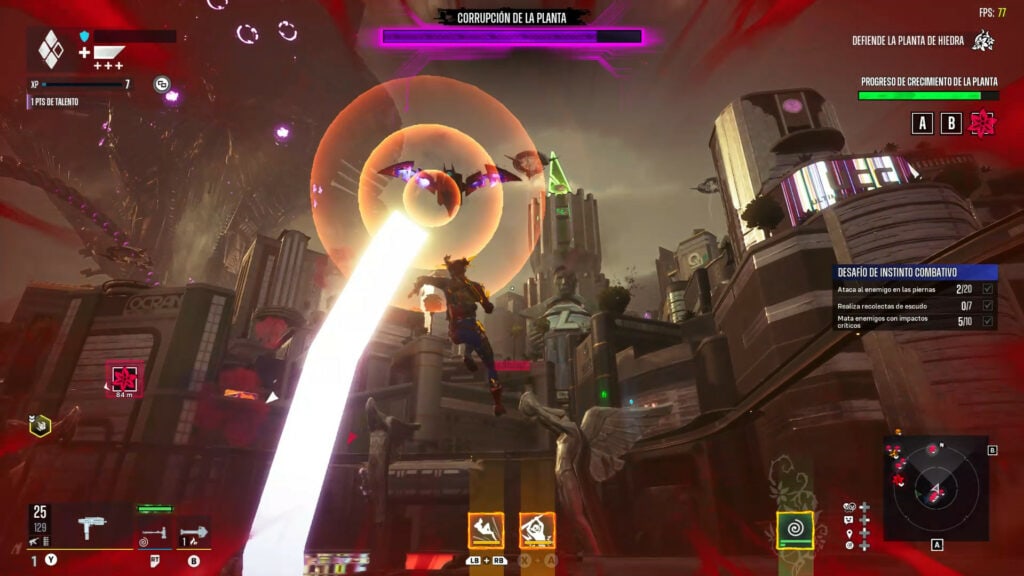
Task: Click the diamond character emblem icon
Action: click(x=50, y=49)
